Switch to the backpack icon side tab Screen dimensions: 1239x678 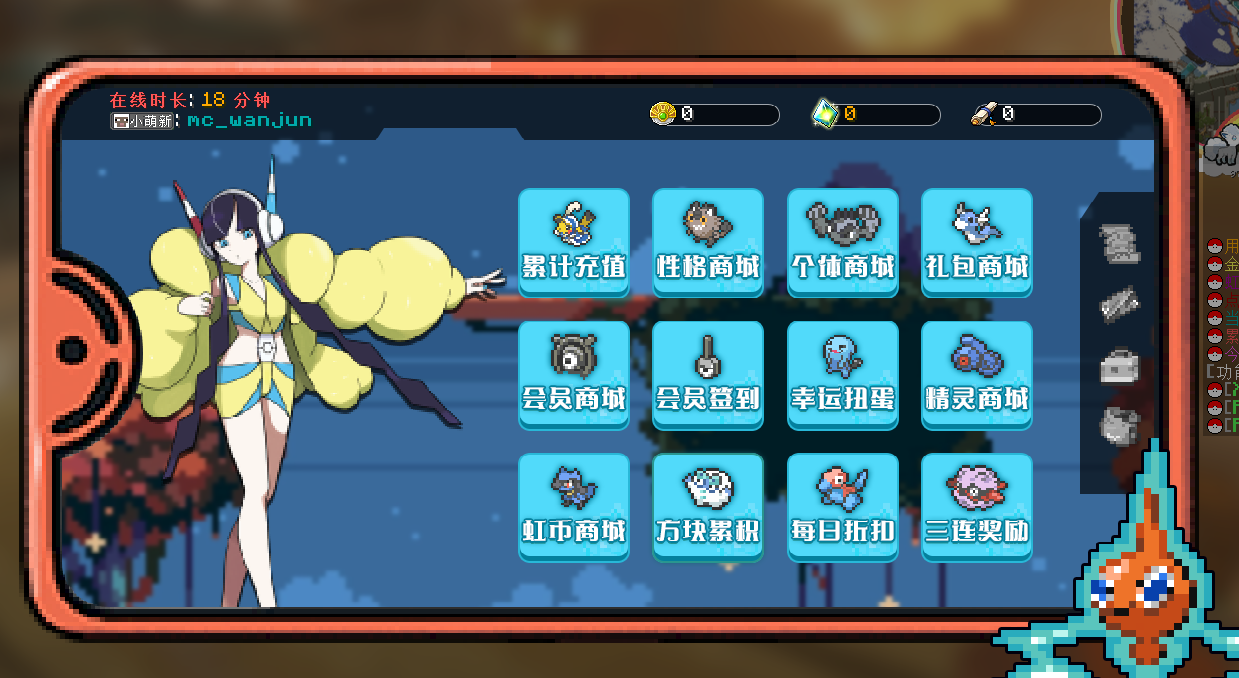(1119, 427)
